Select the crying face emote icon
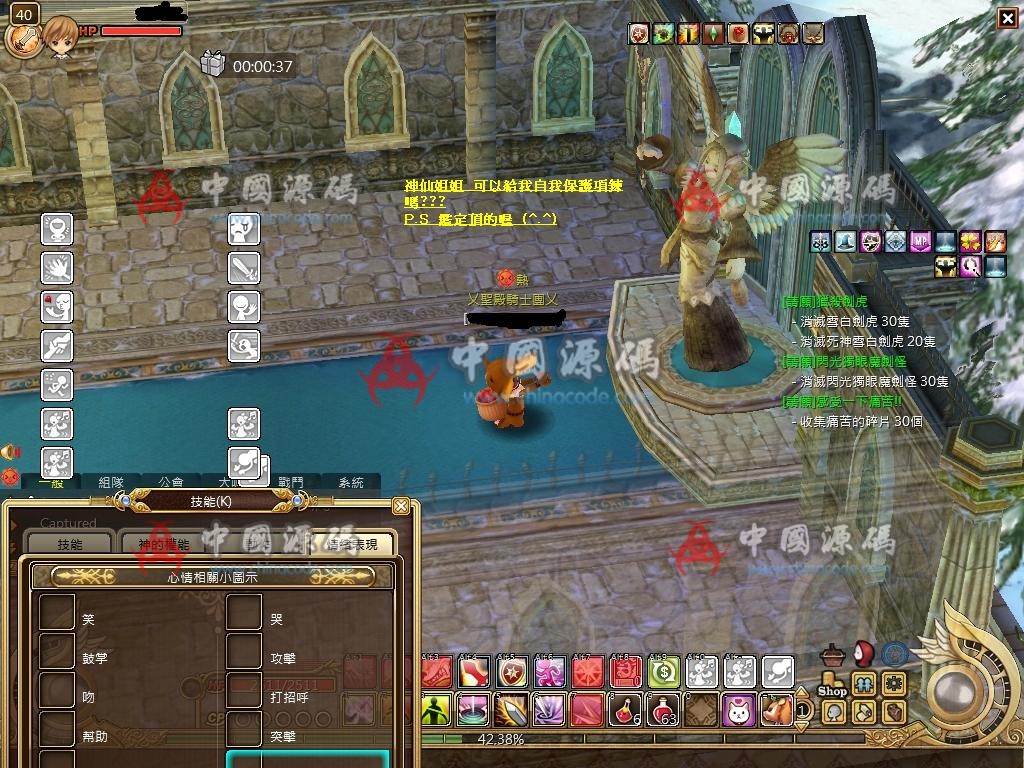The height and width of the screenshot is (768, 1024). pyautogui.click(x=244, y=230)
